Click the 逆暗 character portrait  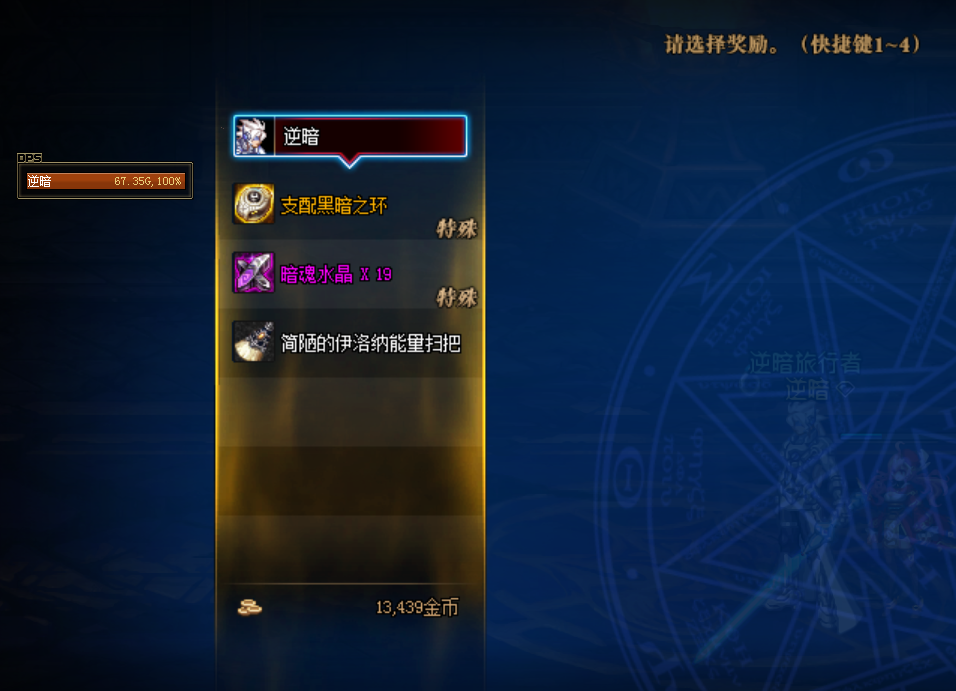click(254, 136)
